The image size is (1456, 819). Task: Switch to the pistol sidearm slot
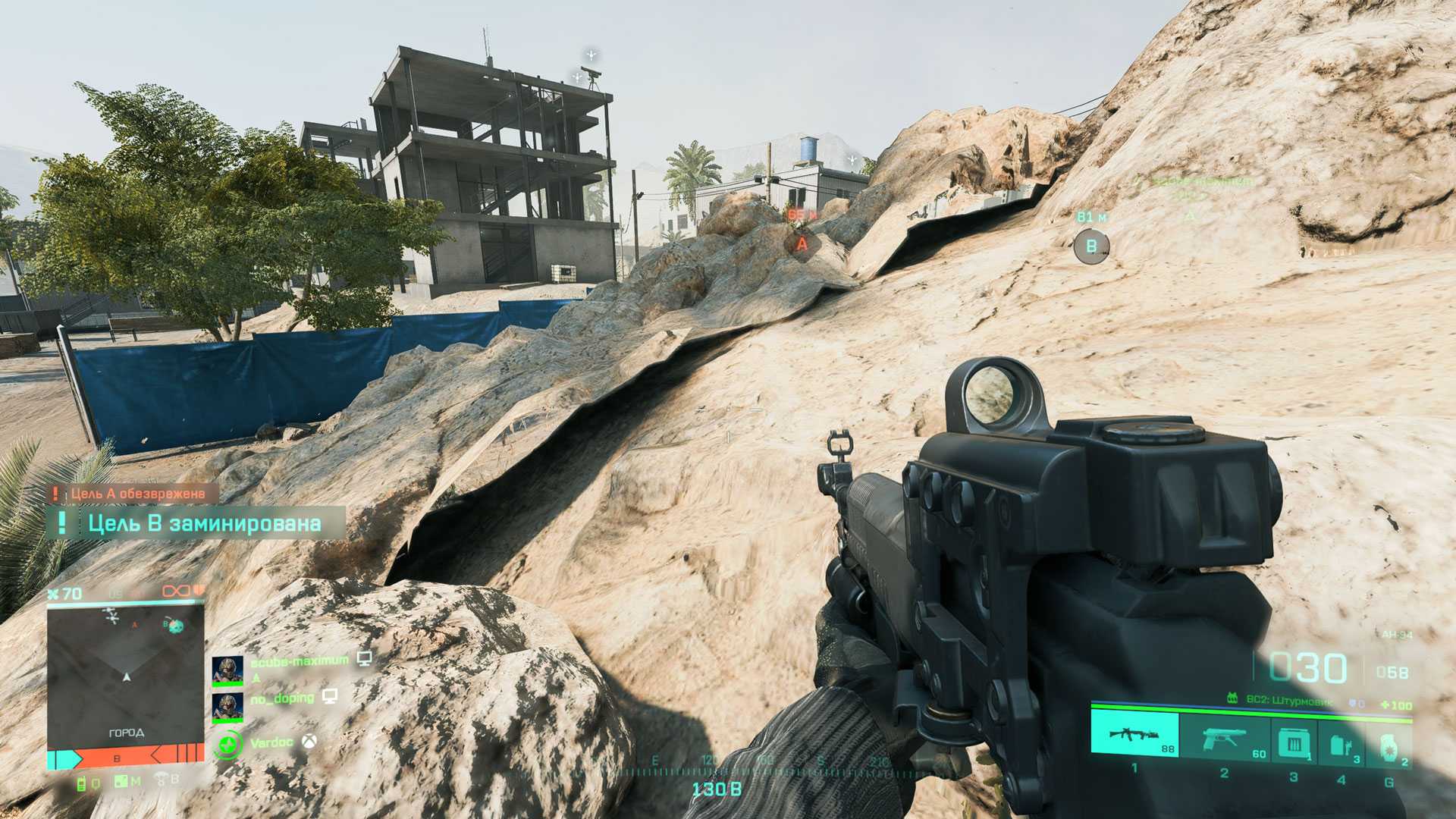(x=1225, y=738)
